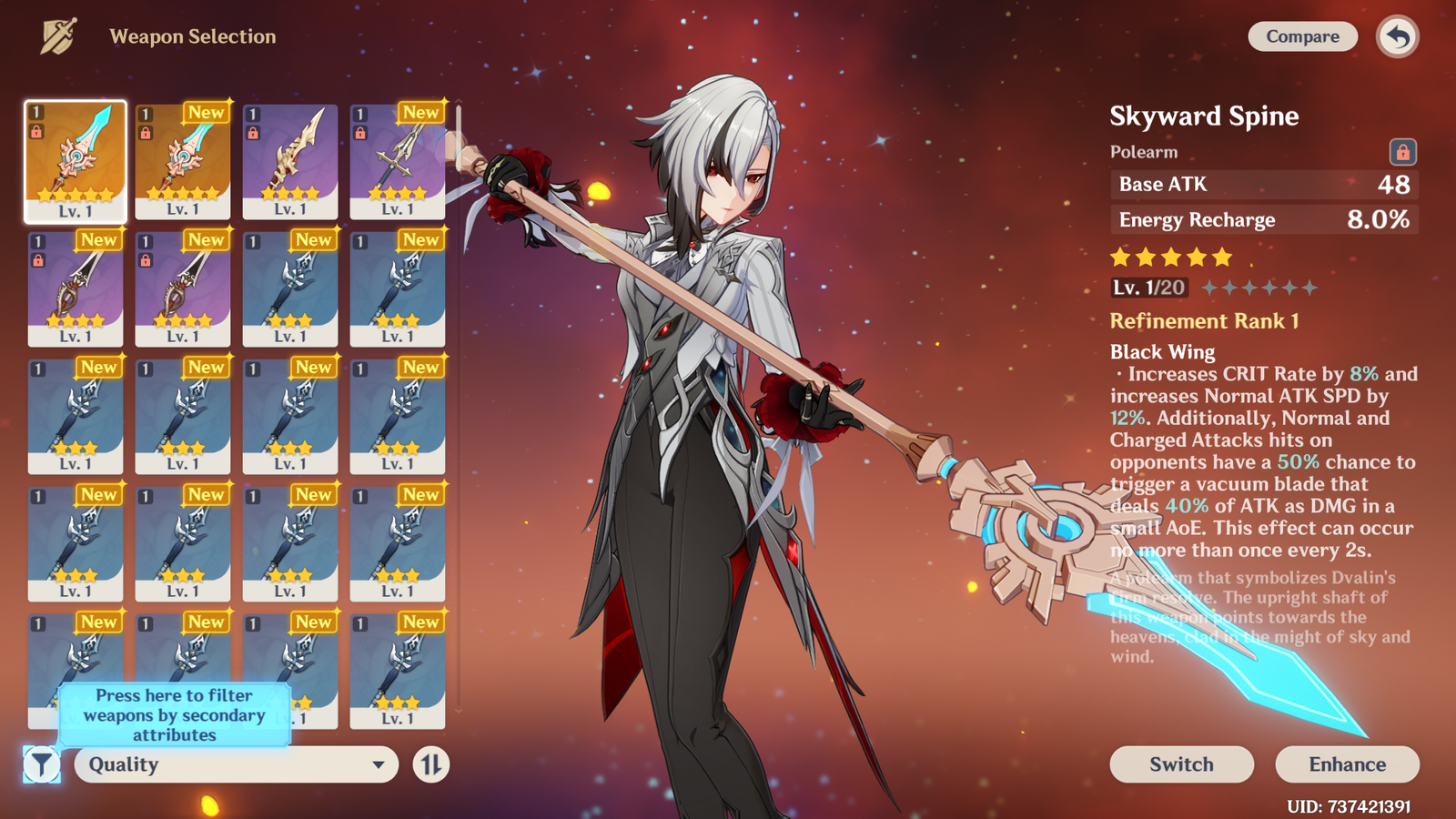Pick the cross-guard four-star lance
The image size is (1456, 819).
(x=398, y=161)
